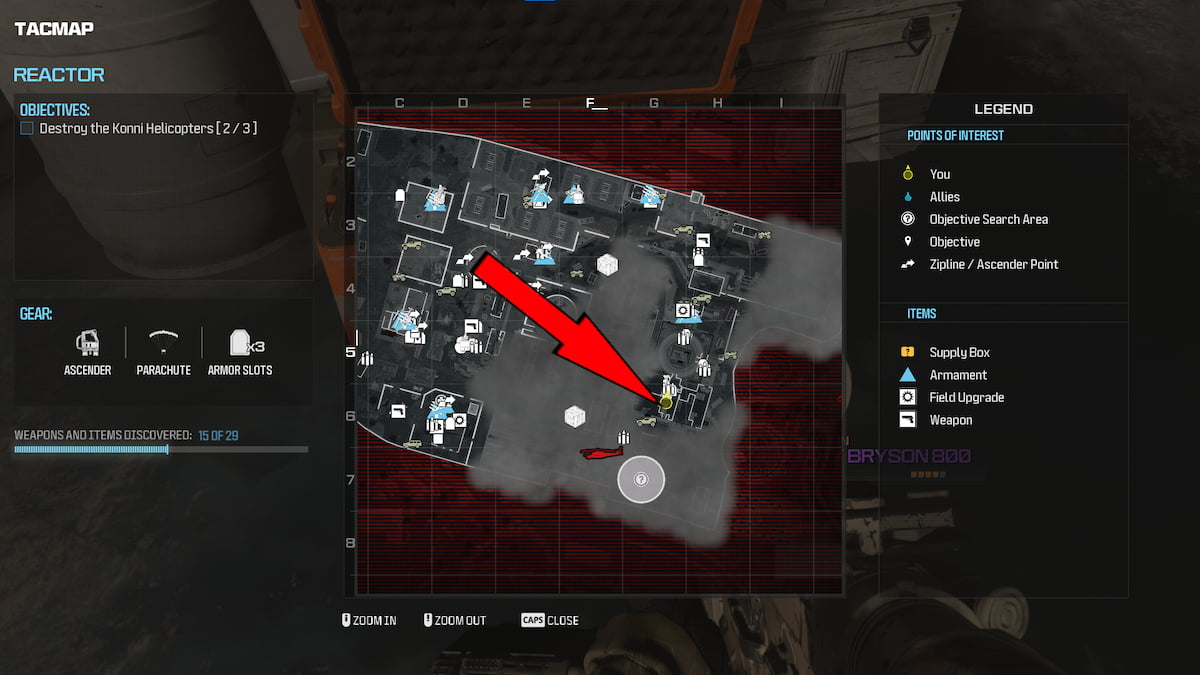Select the Zipline / Ascender Point legend entry
The image size is (1200, 675).
993,264
